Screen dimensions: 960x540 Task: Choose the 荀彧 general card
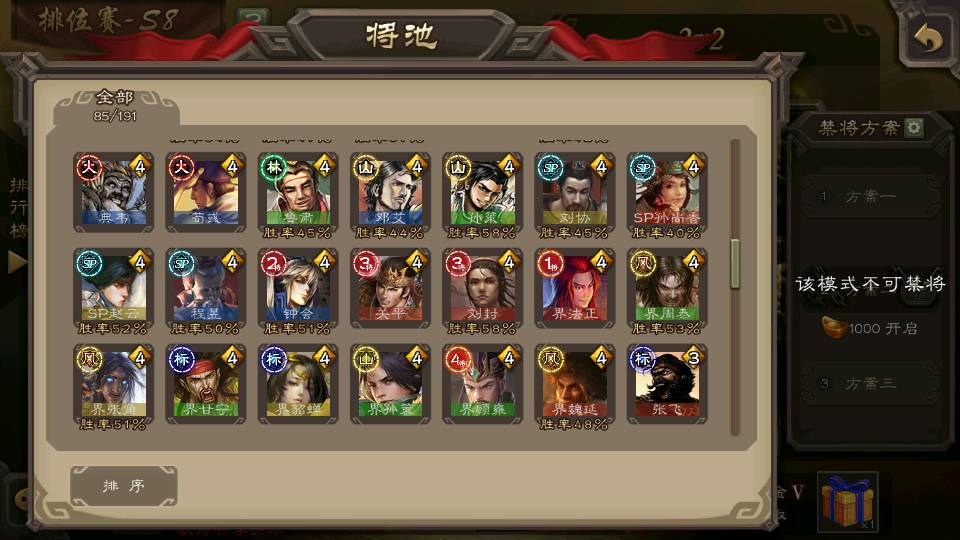click(204, 191)
